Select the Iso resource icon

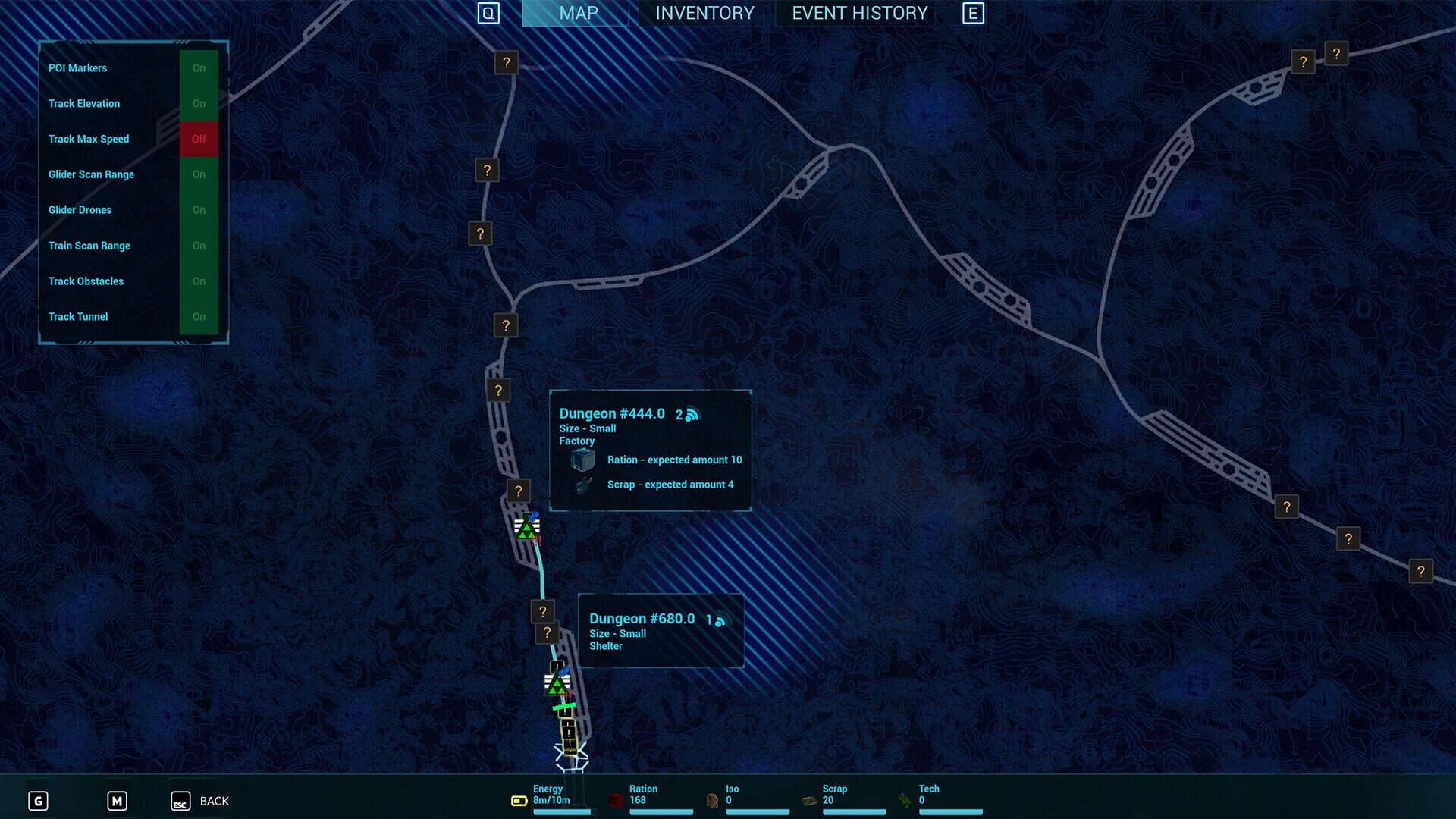(713, 799)
